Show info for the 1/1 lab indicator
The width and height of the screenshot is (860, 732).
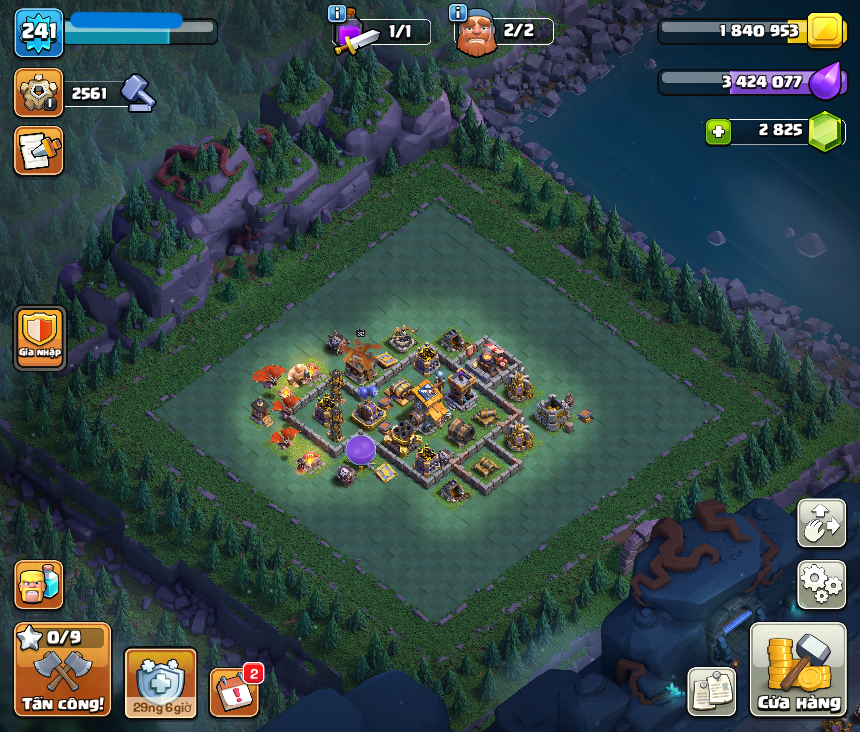337,14
